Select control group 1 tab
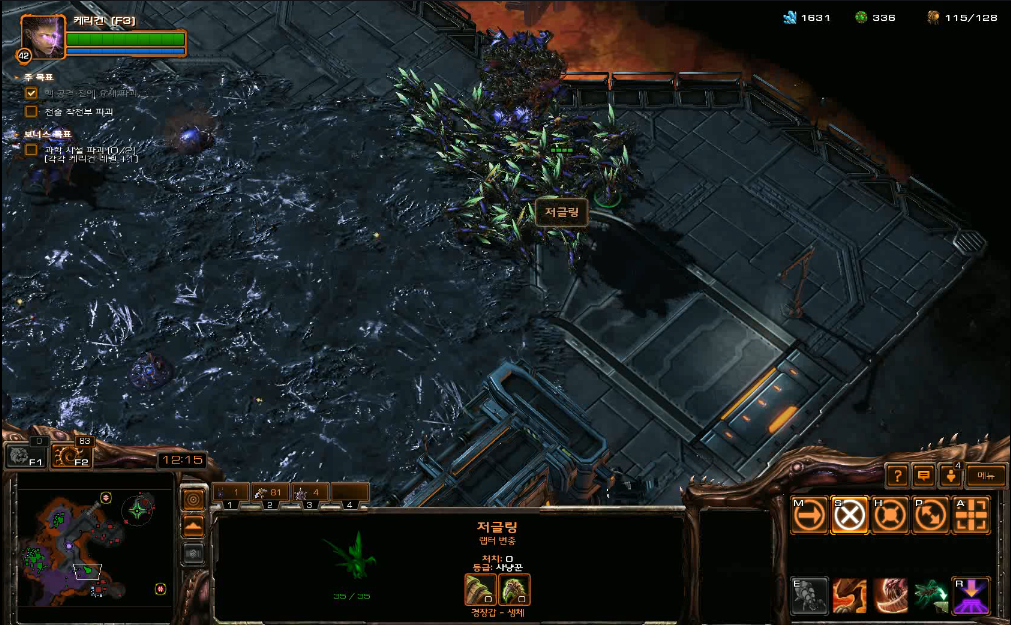The width and height of the screenshot is (1011, 625). pyautogui.click(x=230, y=492)
